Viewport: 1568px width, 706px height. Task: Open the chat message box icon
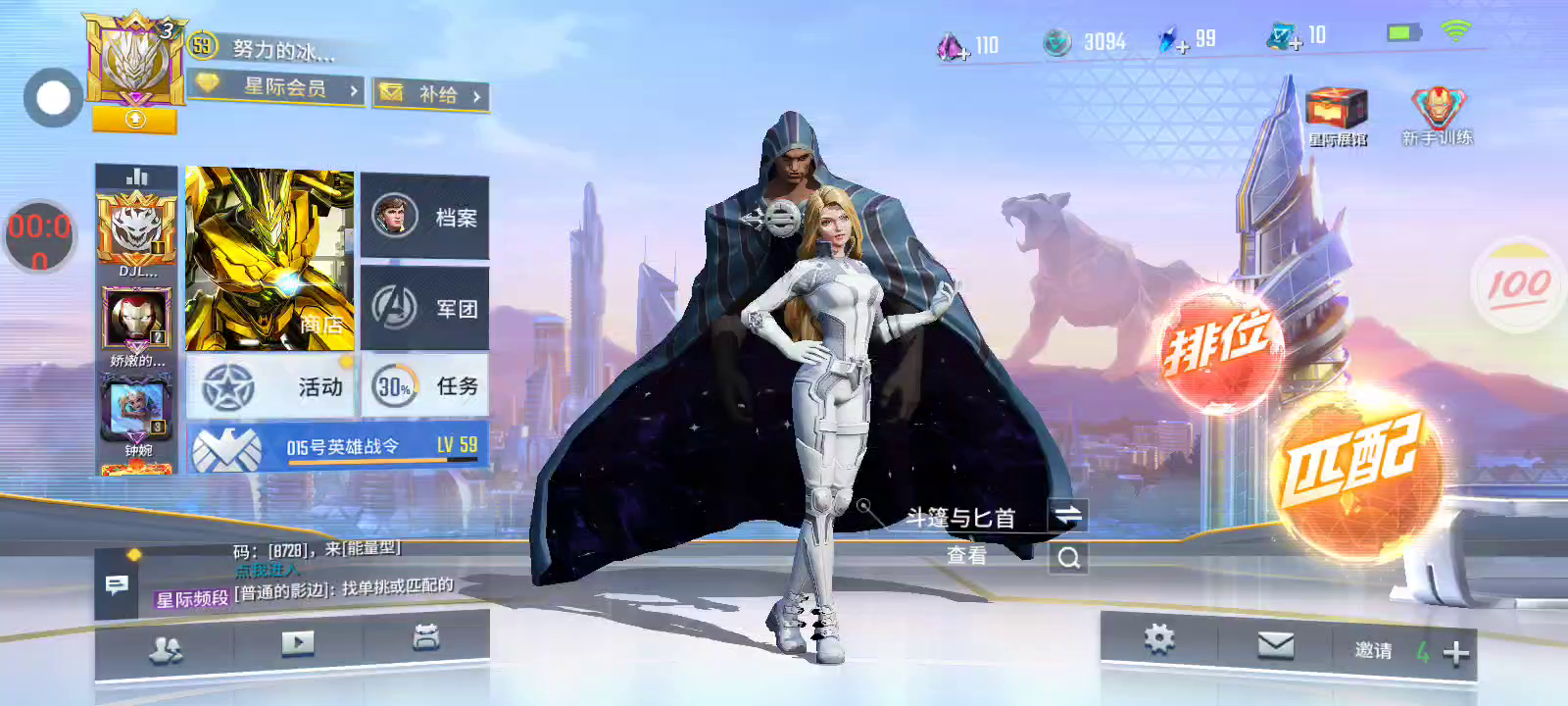pyautogui.click(x=117, y=585)
